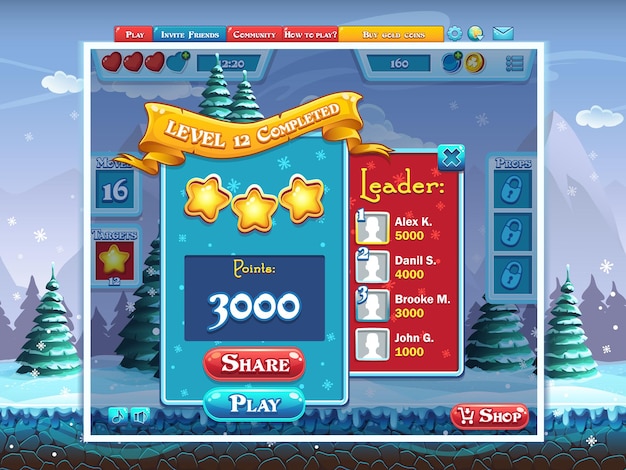The image size is (626, 470).
Task: Open the list menu icon in HUD
Action: click(x=515, y=63)
